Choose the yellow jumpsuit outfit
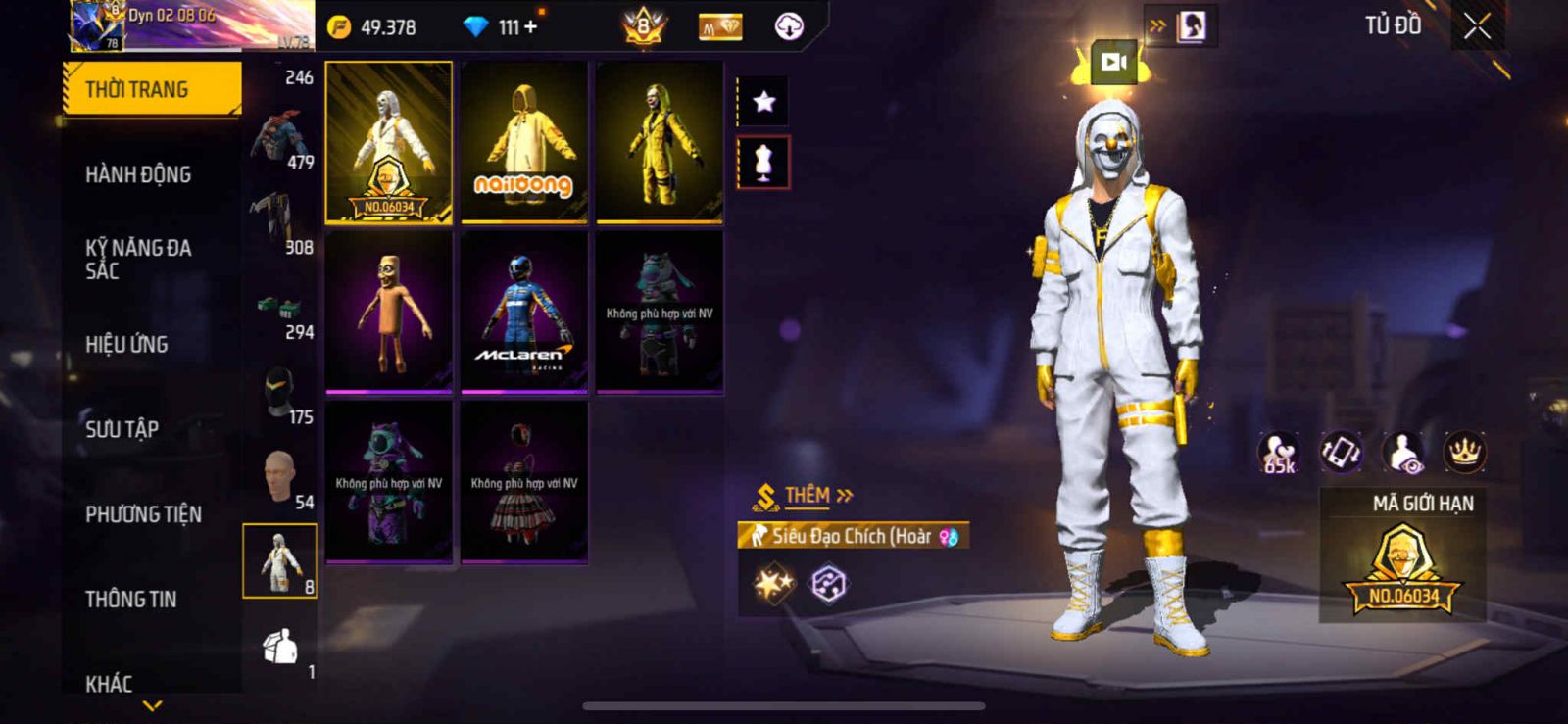The width and height of the screenshot is (1568, 724). pyautogui.click(x=660, y=142)
